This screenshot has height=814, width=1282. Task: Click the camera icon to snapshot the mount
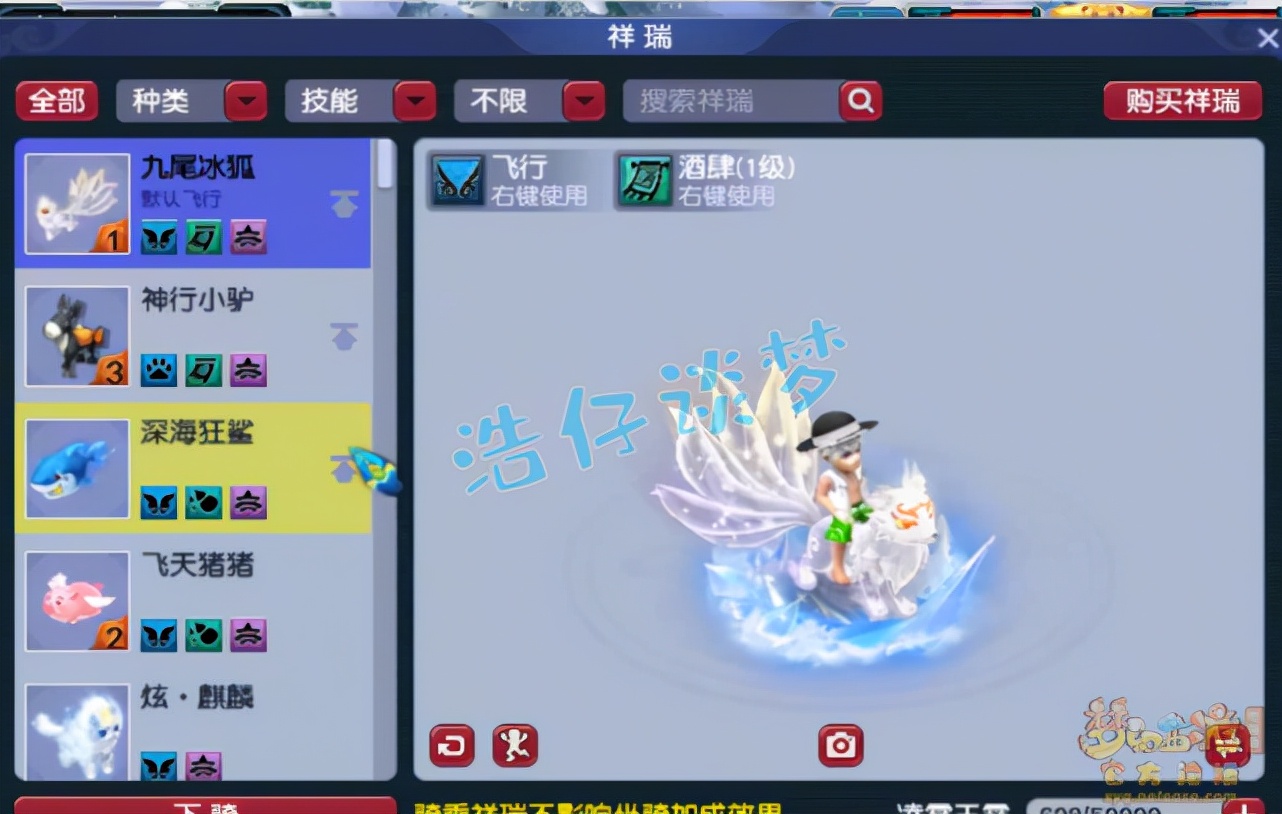click(x=841, y=745)
